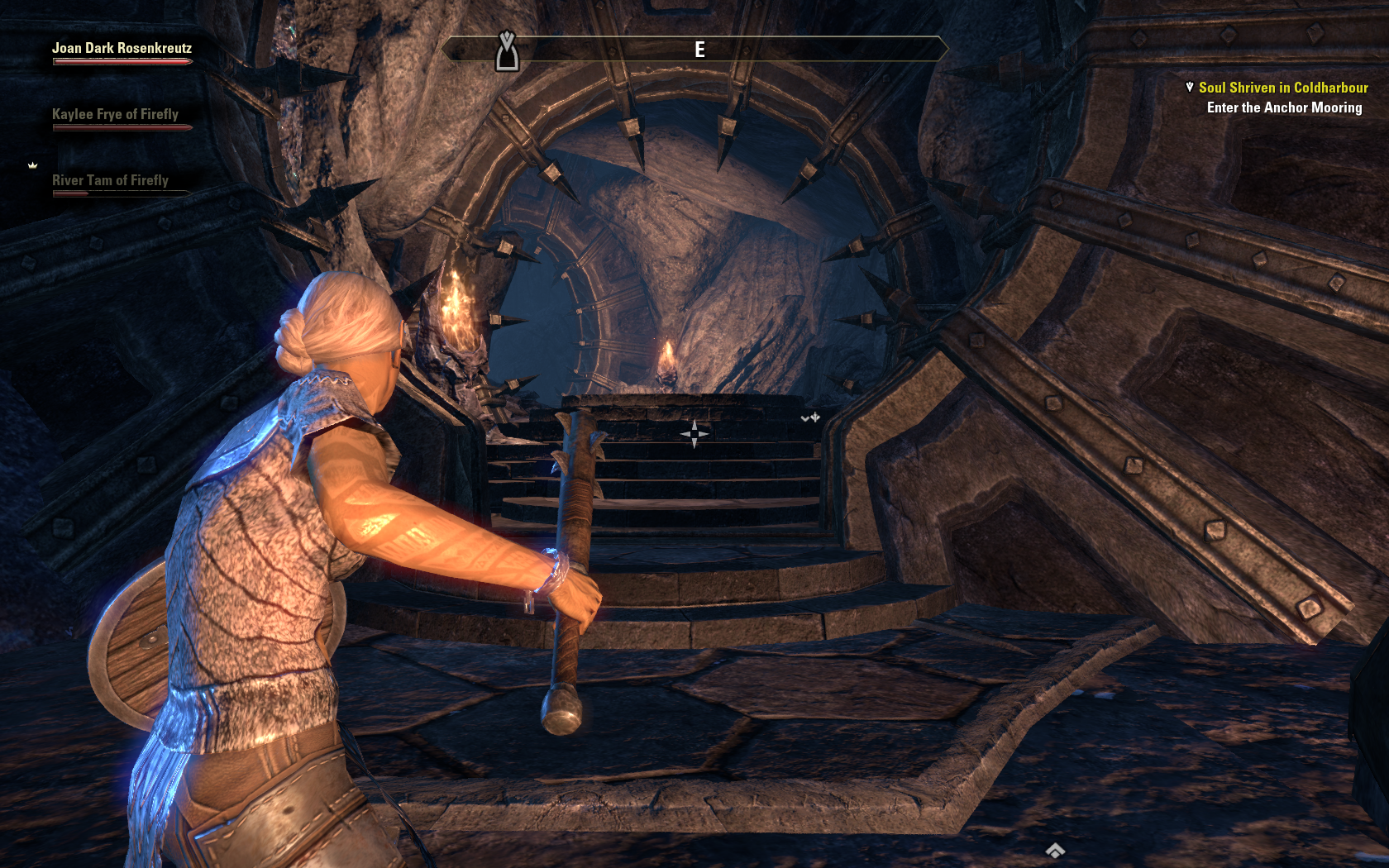Select group member Joan Dark Rosenkreutz

[122, 49]
